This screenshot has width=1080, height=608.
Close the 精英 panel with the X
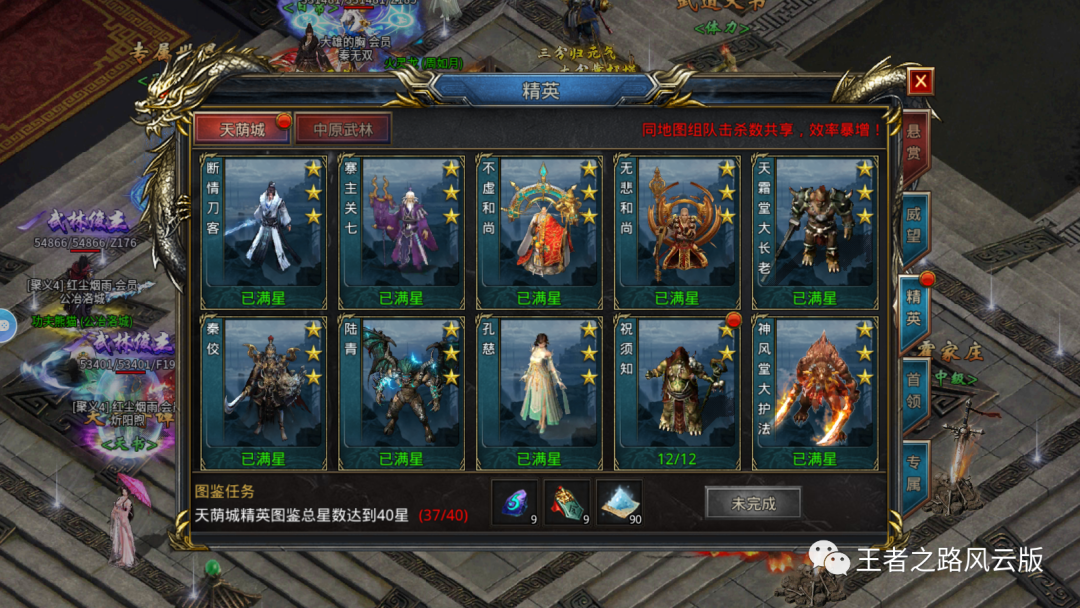point(921,81)
